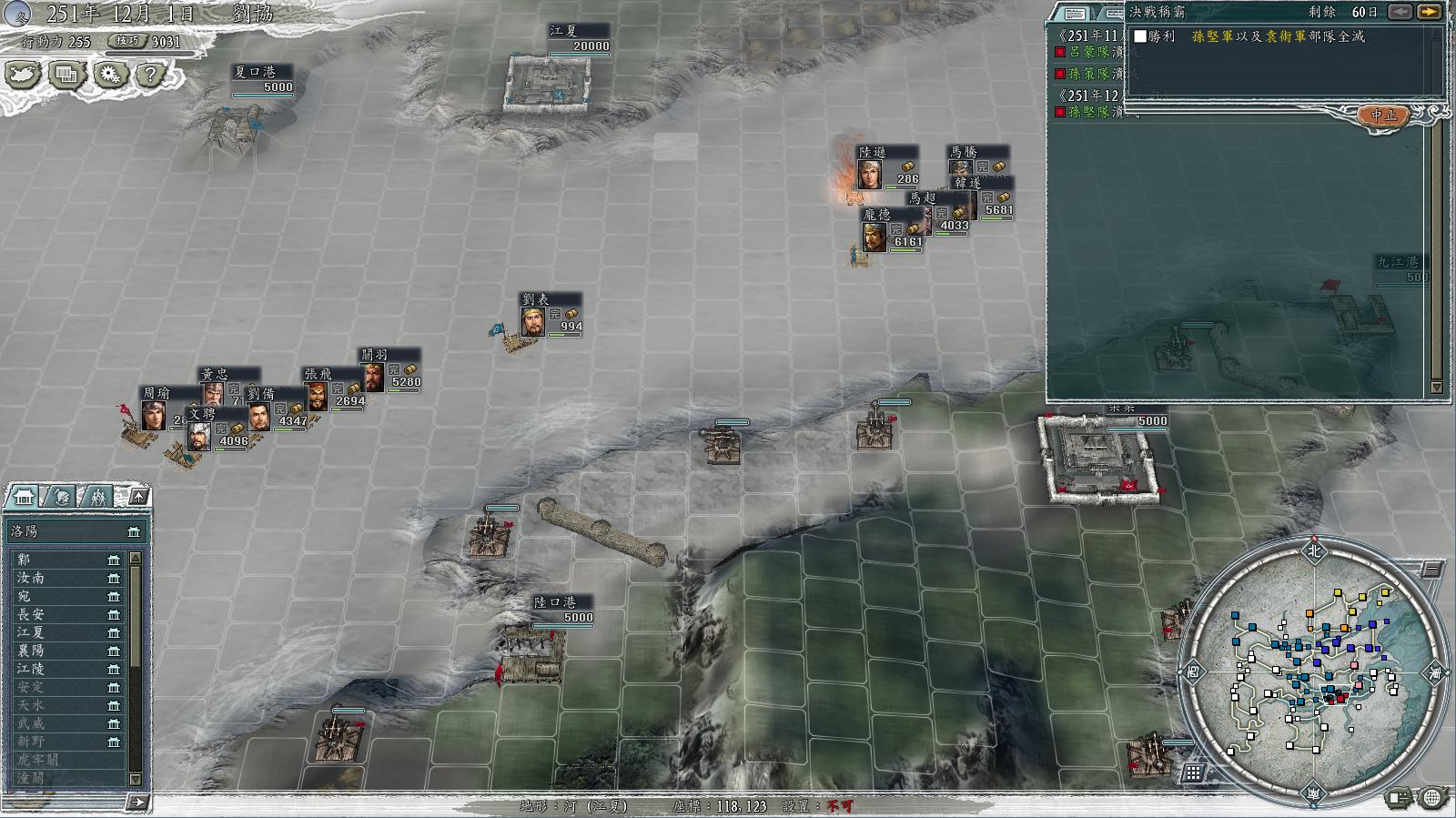
Task: Open the gear settings icon
Action: [110, 75]
